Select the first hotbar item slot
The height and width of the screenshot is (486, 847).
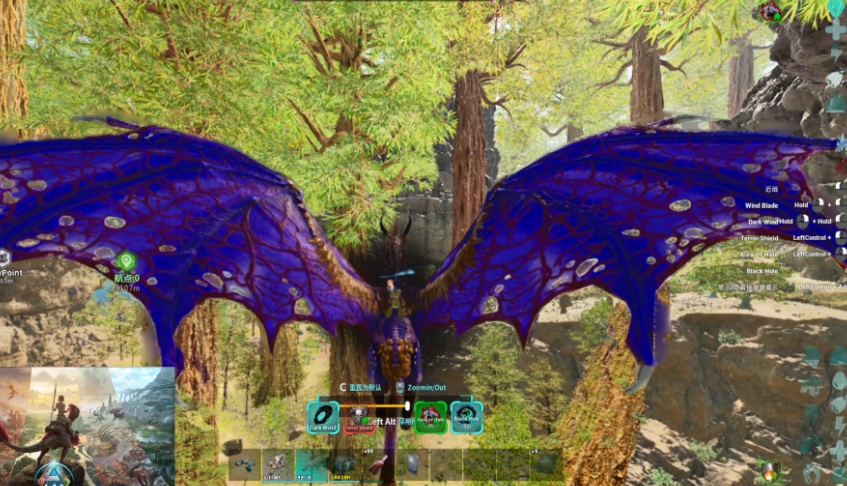(x=244, y=464)
